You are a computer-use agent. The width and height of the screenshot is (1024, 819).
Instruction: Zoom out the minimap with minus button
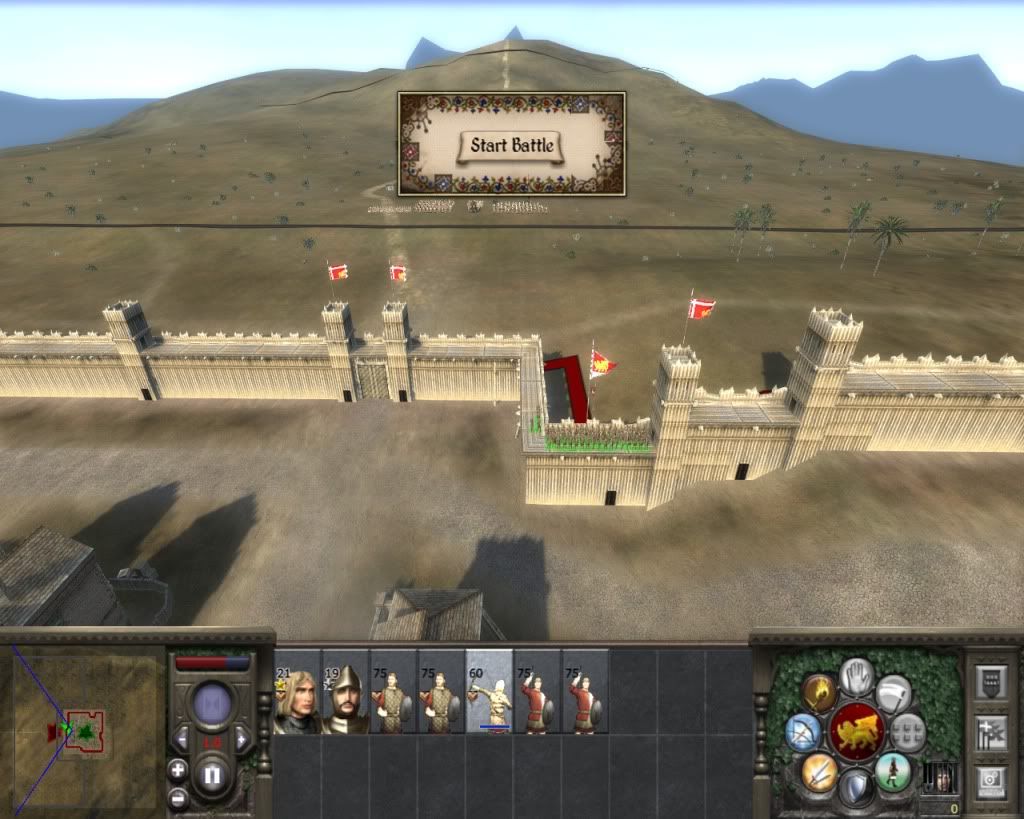point(177,798)
